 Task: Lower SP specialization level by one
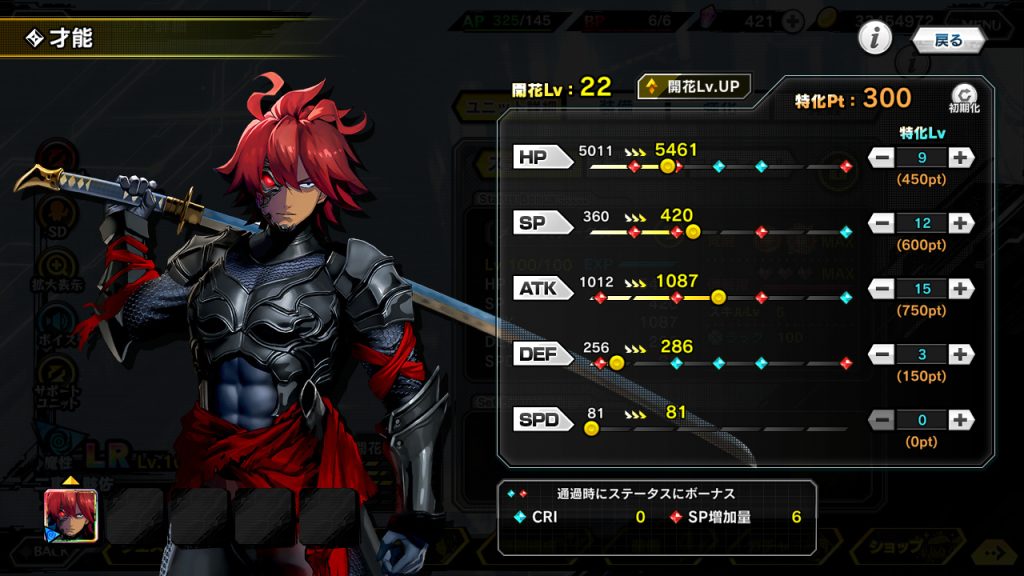(x=882, y=223)
